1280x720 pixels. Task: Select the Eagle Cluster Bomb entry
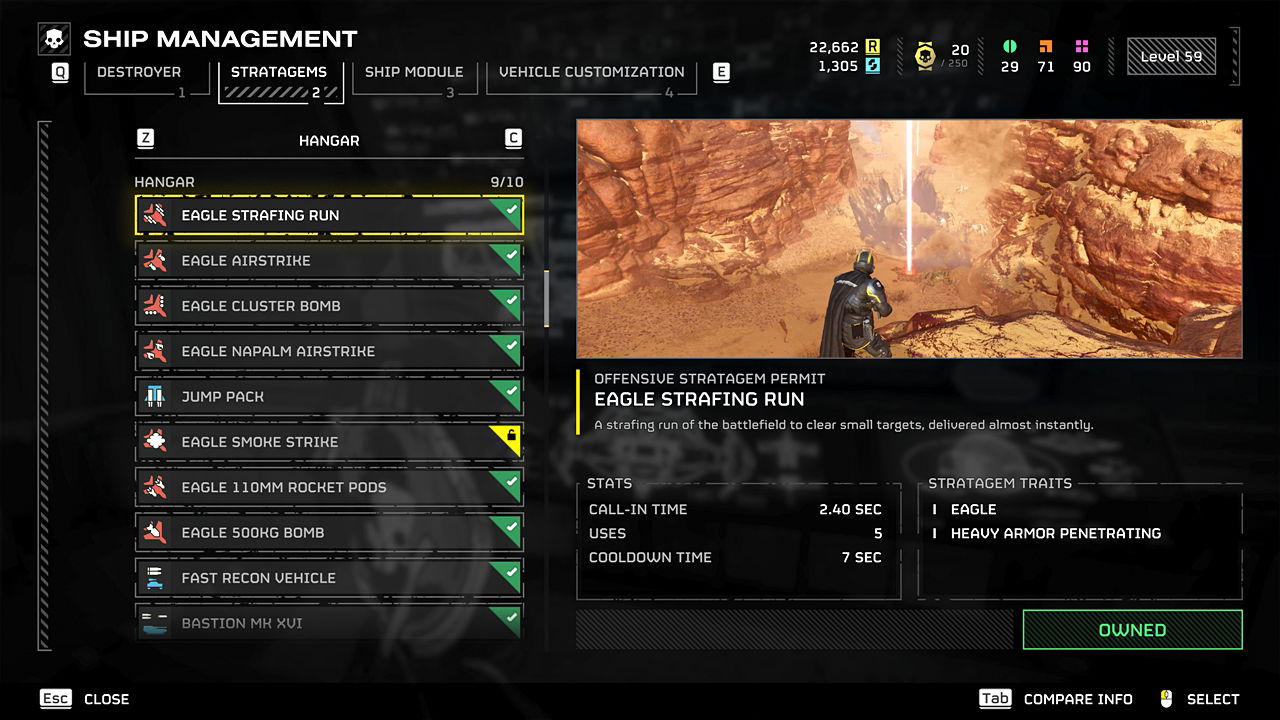pyautogui.click(x=328, y=306)
